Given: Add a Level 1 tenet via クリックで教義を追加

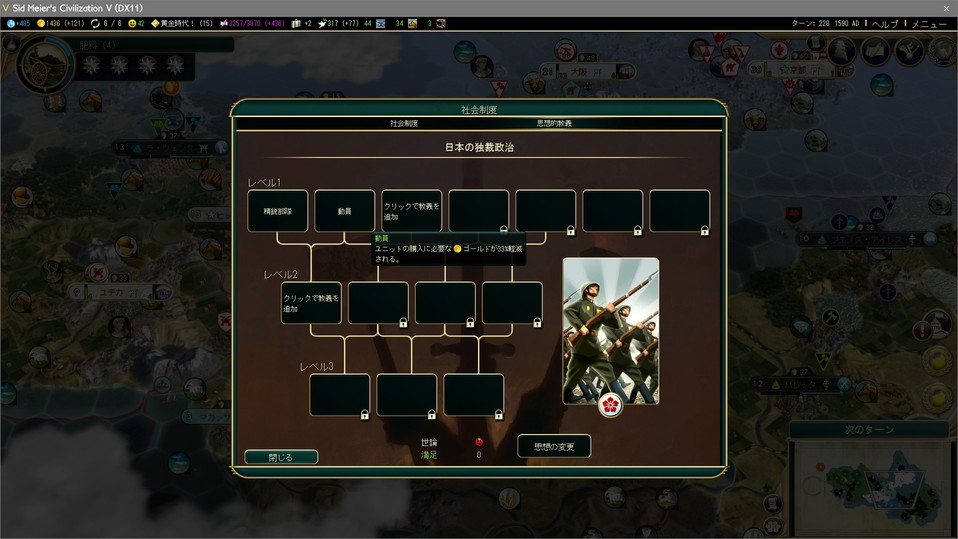Looking at the screenshot, I should [x=411, y=211].
